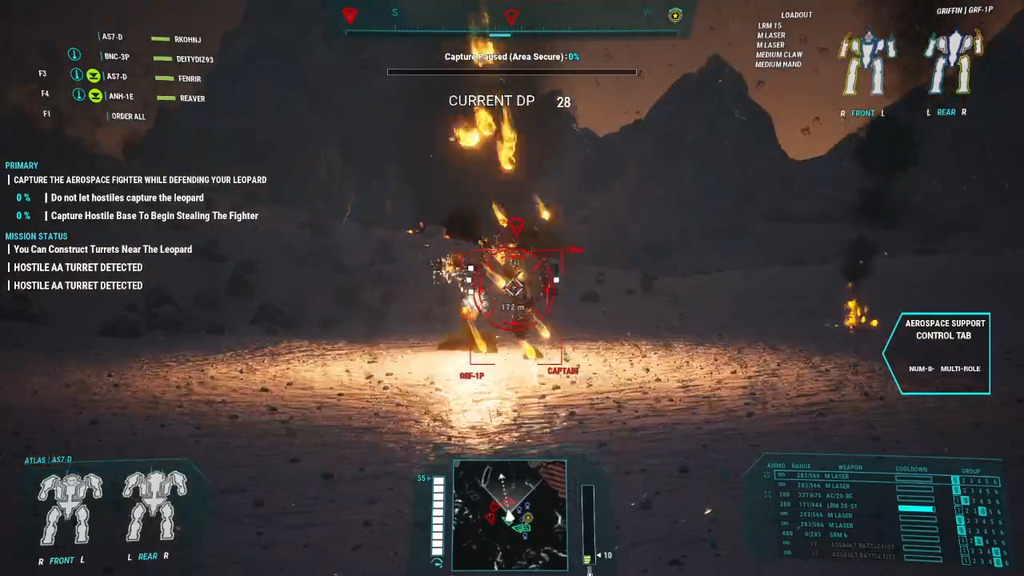Select lancemate REAVER in the lance list
The width and height of the screenshot is (1024, 576).
[x=191, y=98]
